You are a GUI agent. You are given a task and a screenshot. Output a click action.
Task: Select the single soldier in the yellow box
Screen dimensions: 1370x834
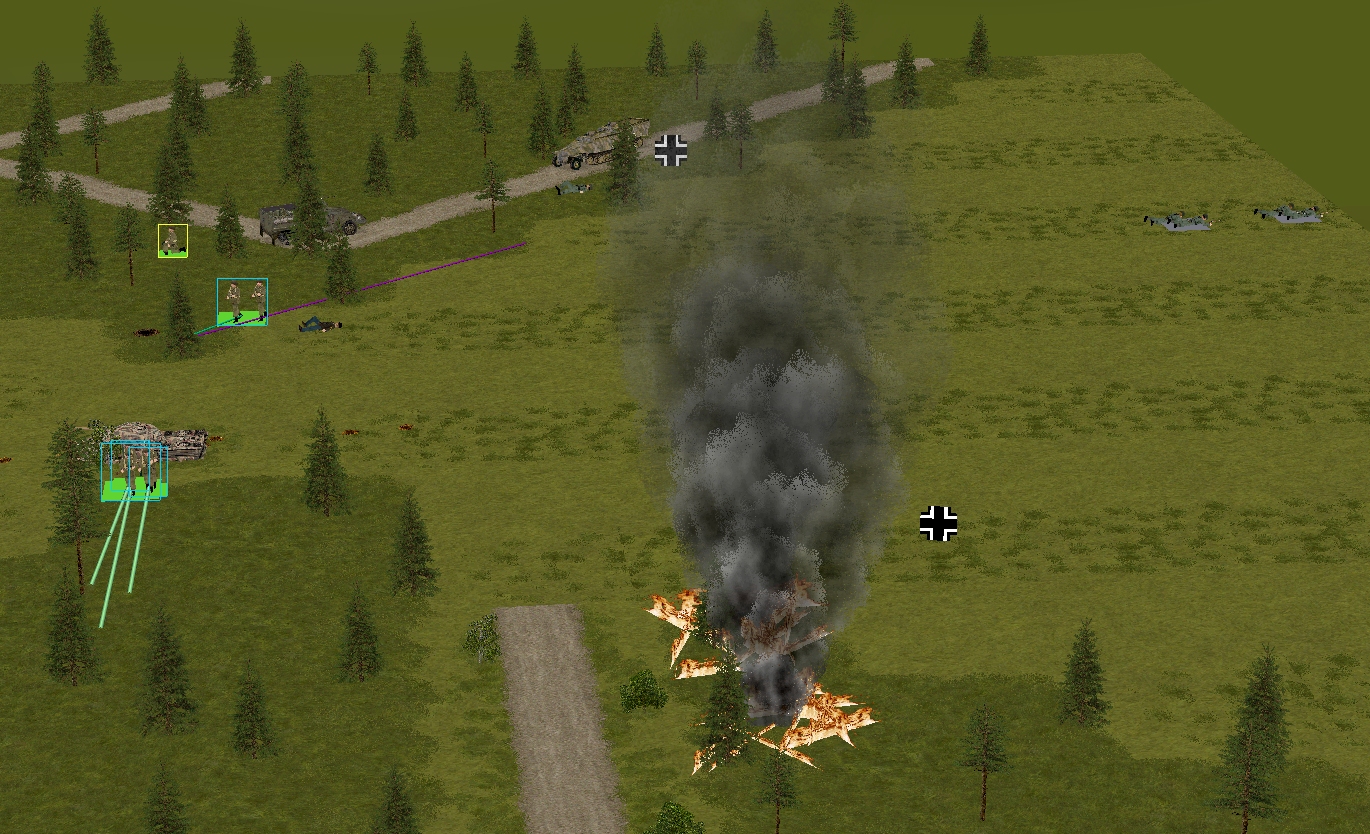coord(173,241)
